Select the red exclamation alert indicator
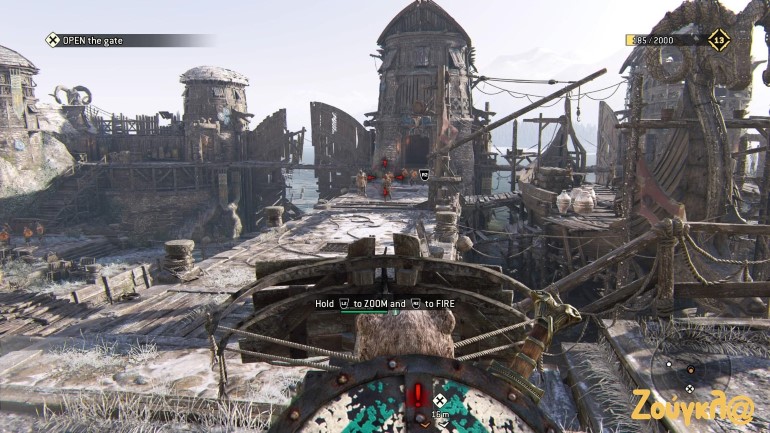 click(x=418, y=393)
